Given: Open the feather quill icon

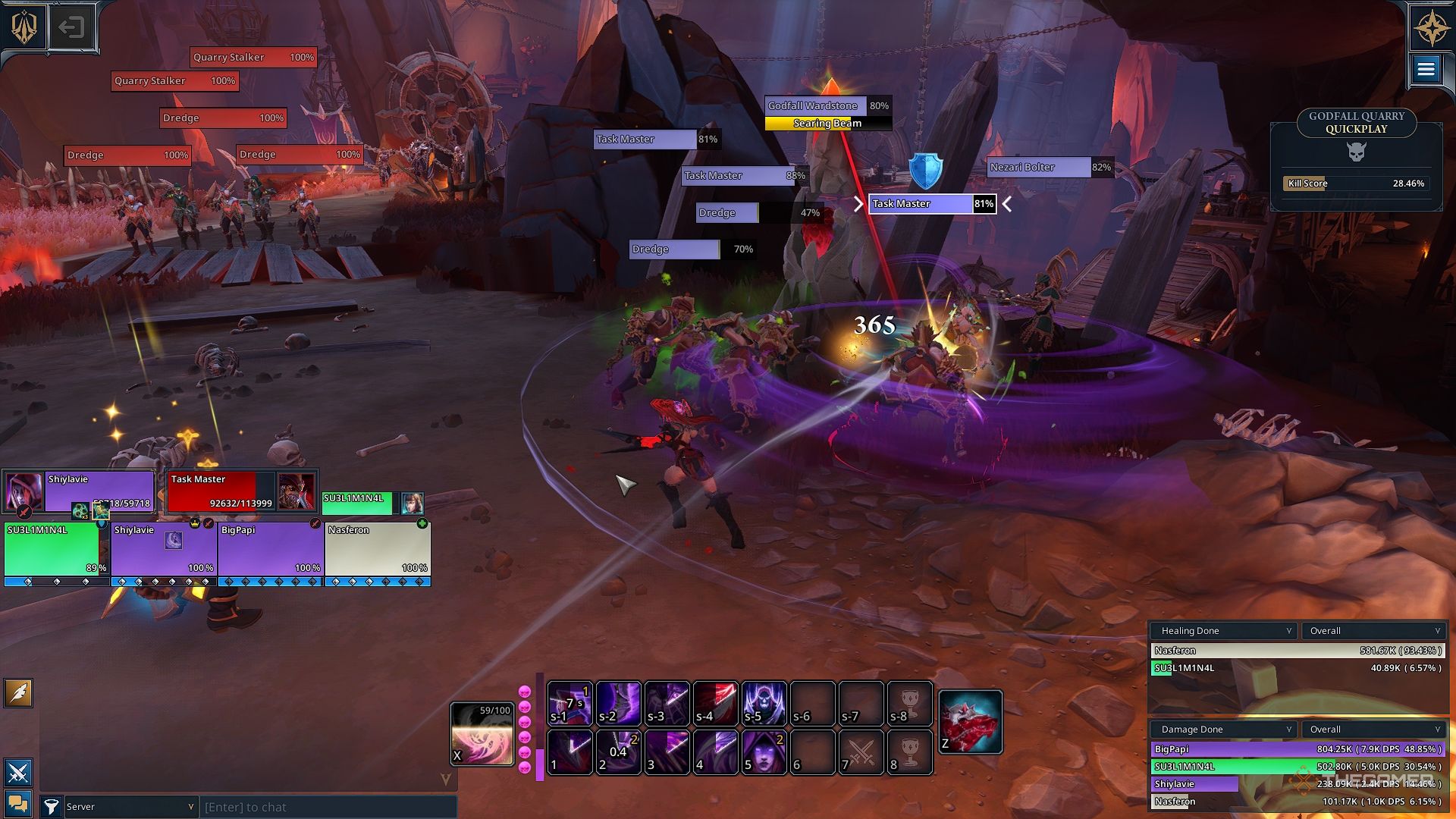Looking at the screenshot, I should 18,692.
